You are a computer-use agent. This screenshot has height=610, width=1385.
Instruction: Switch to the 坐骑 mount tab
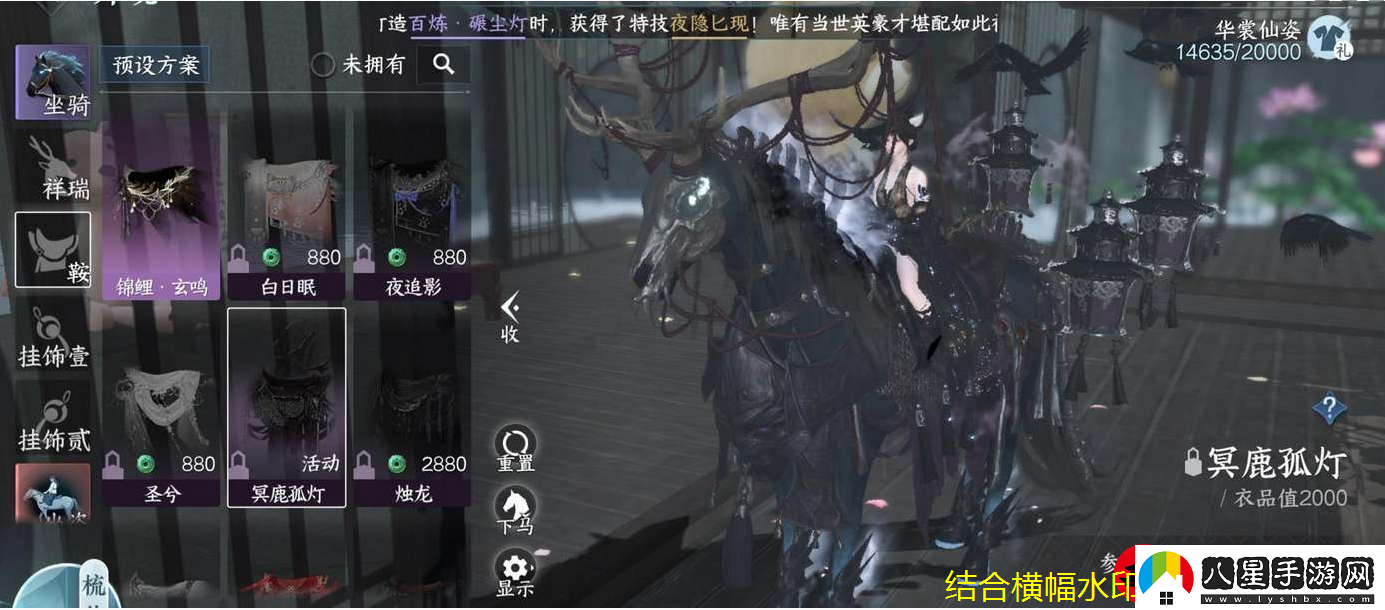click(53, 83)
